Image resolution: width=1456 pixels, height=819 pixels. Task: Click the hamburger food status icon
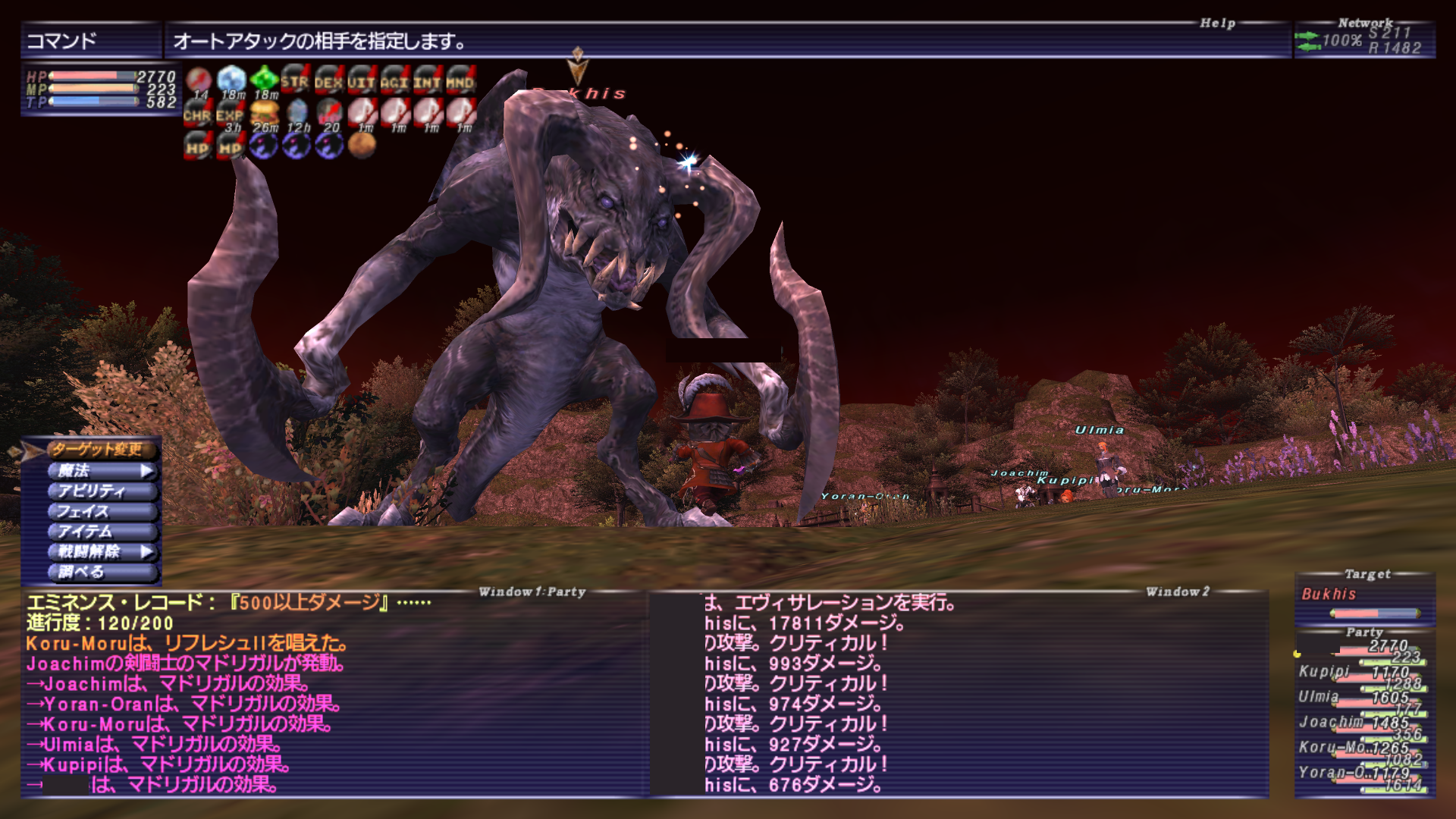coord(265,114)
